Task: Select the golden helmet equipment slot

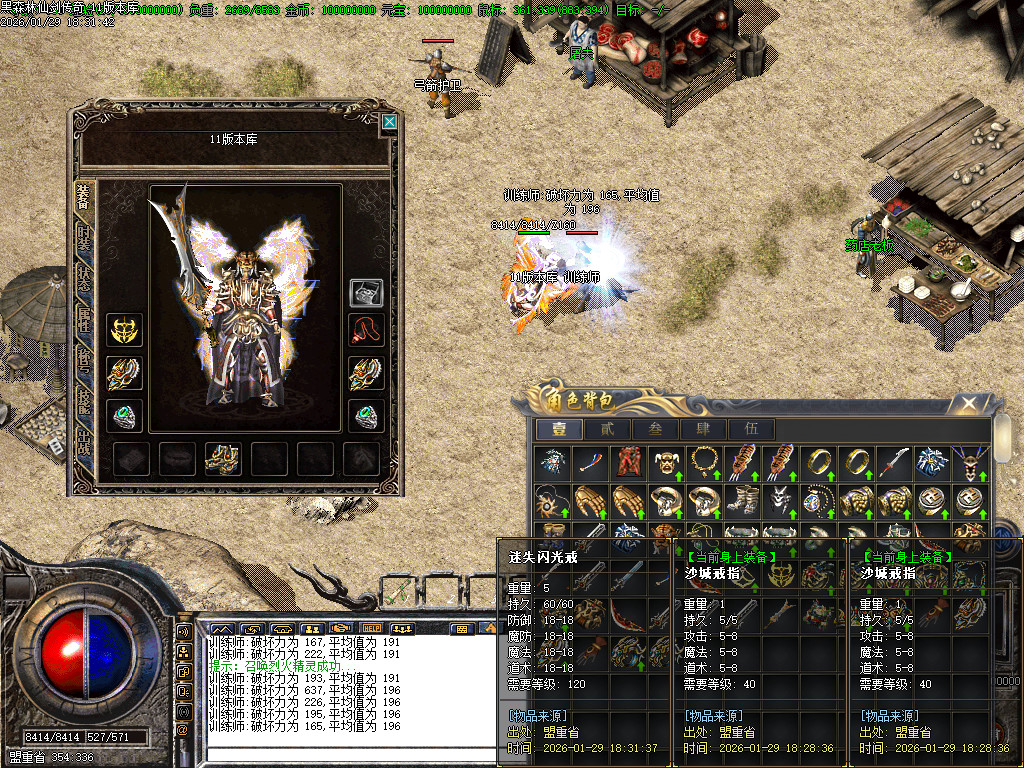Action: click(x=124, y=330)
